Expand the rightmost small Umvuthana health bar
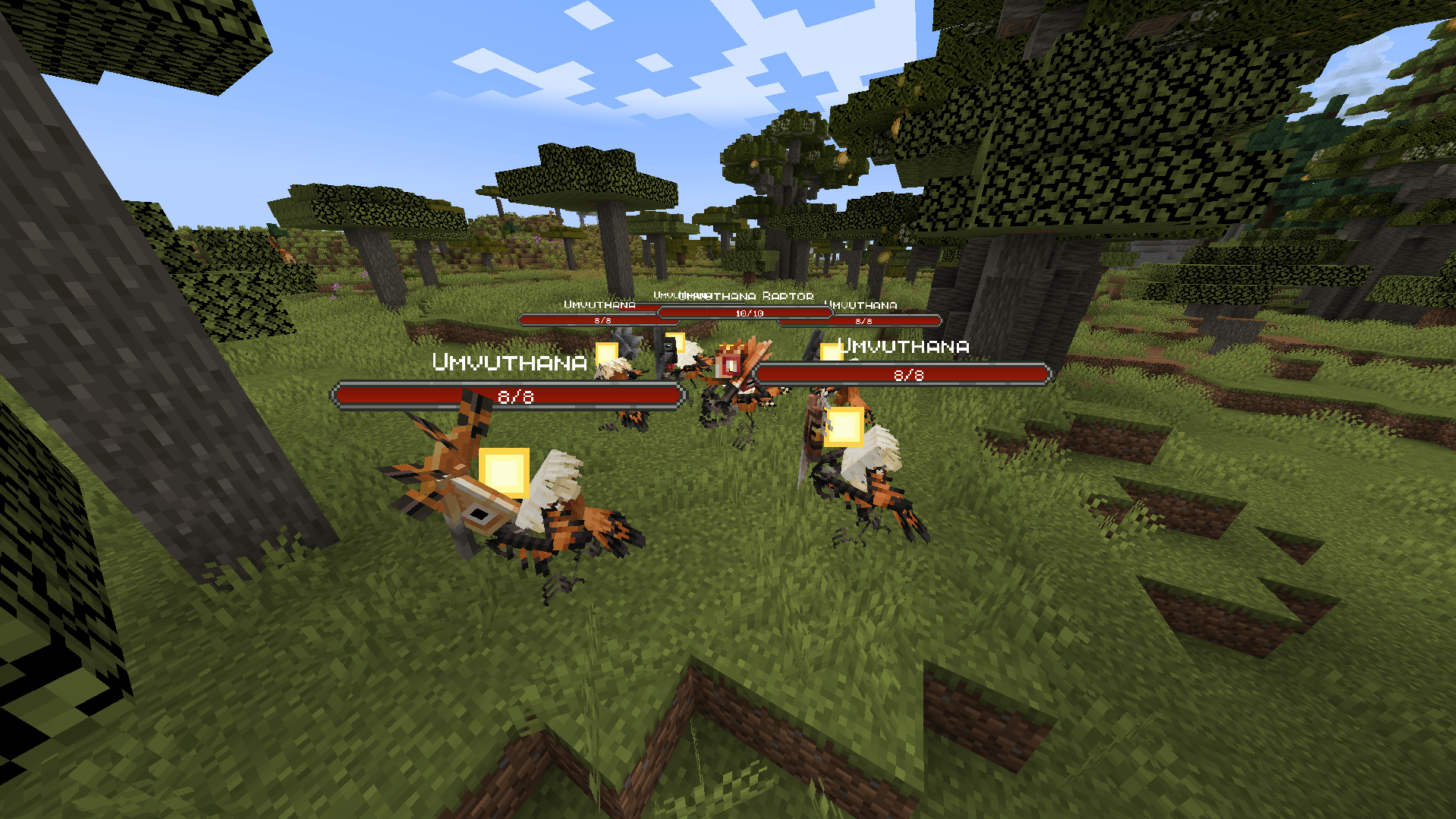1456x819 pixels. tap(861, 320)
